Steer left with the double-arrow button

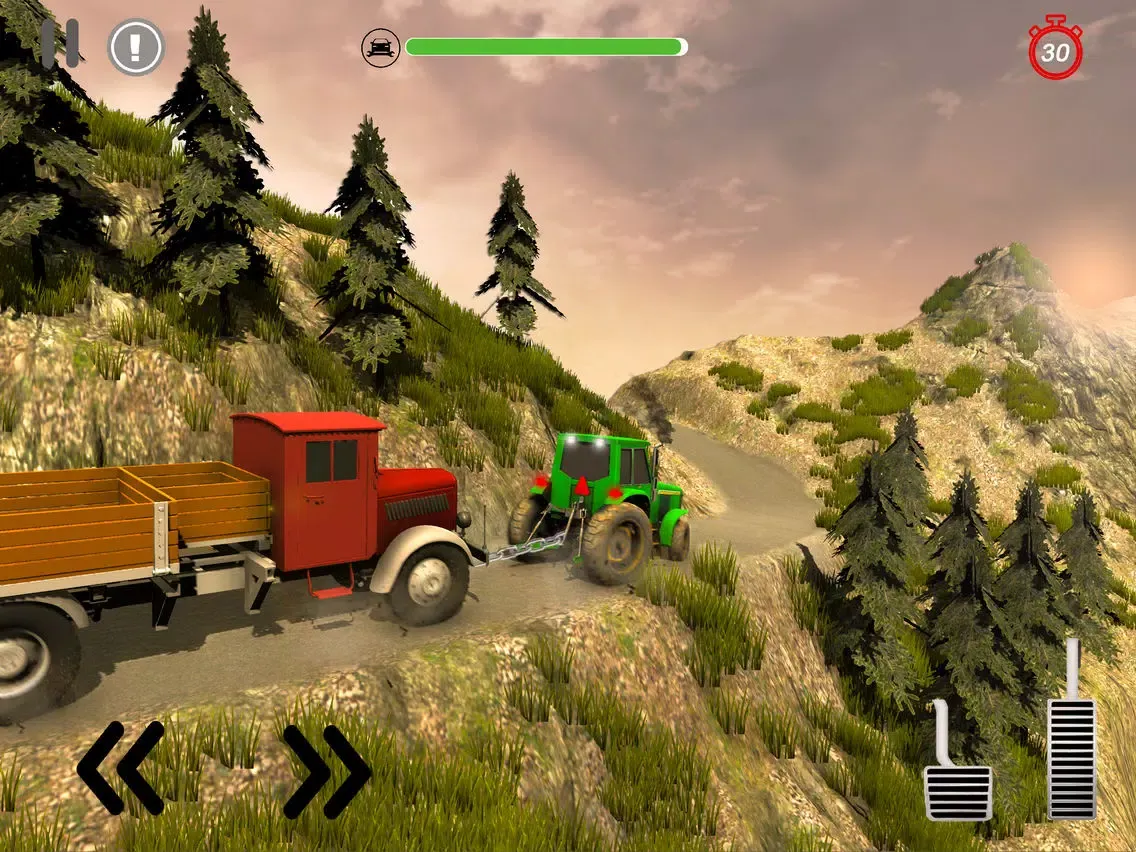pos(121,768)
